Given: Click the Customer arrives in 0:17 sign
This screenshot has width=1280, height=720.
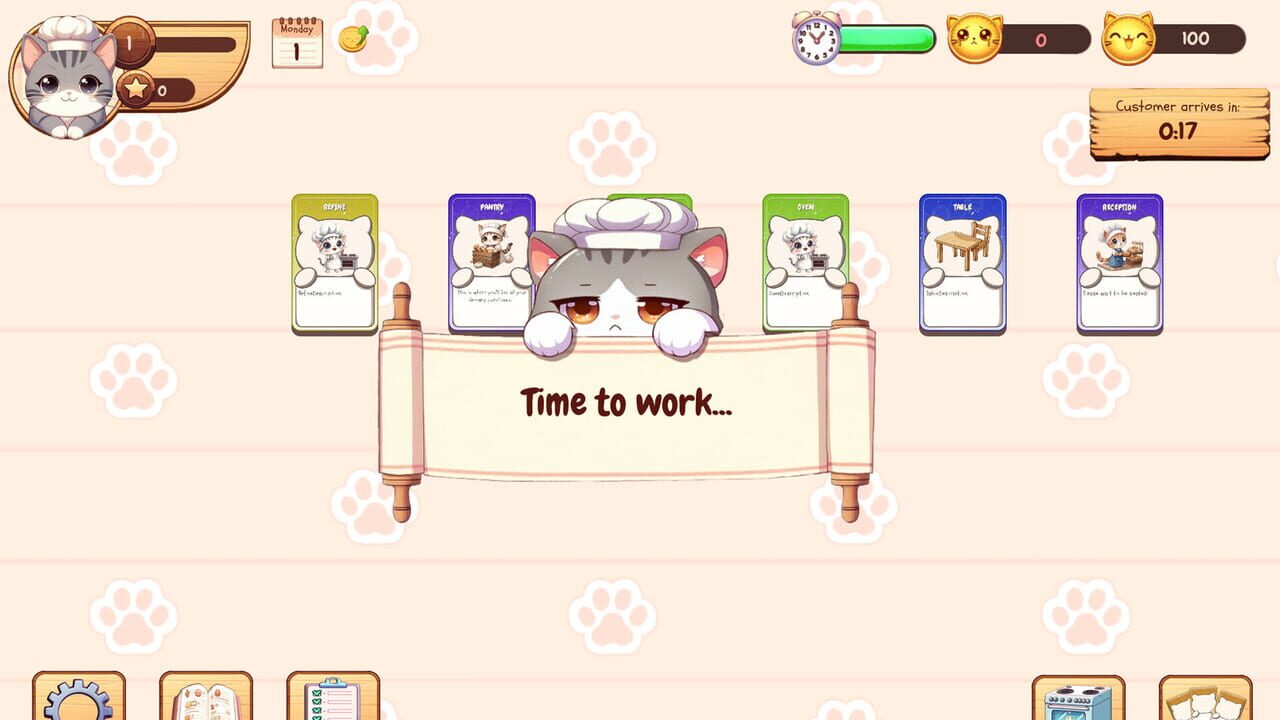Looking at the screenshot, I should click(x=1178, y=122).
